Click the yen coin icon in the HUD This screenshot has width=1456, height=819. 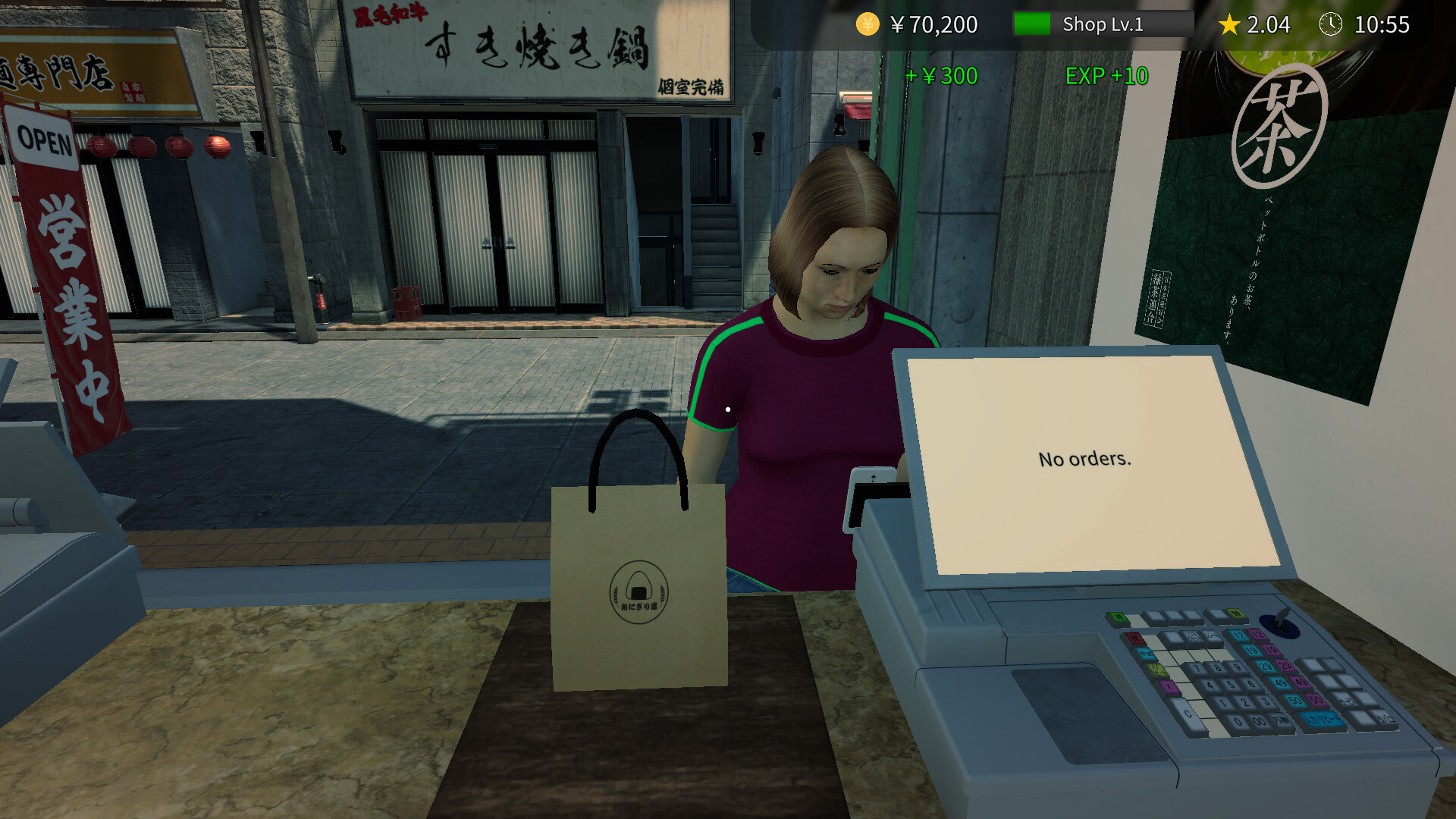click(866, 24)
